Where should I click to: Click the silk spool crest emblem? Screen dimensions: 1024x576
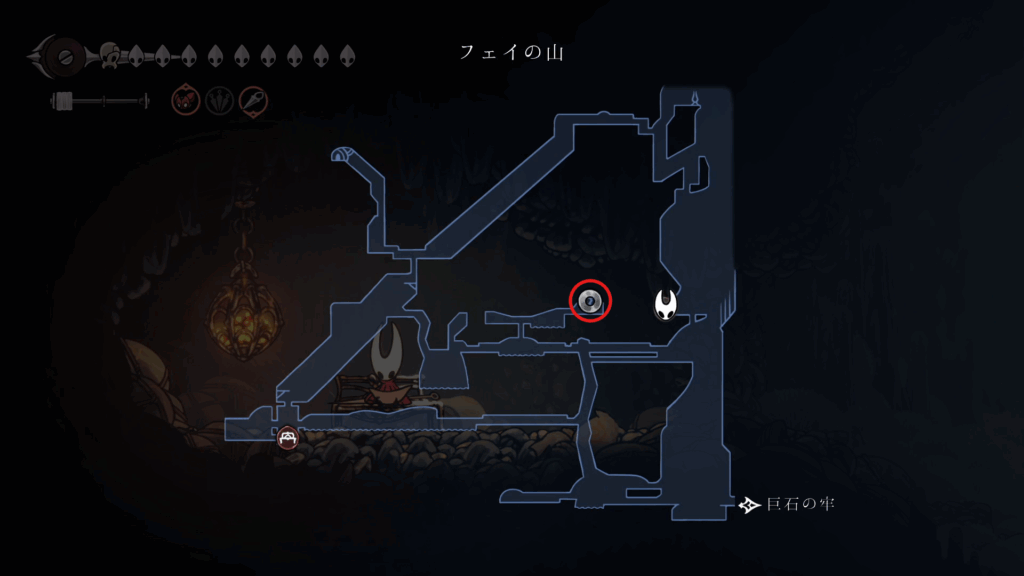pos(62,55)
